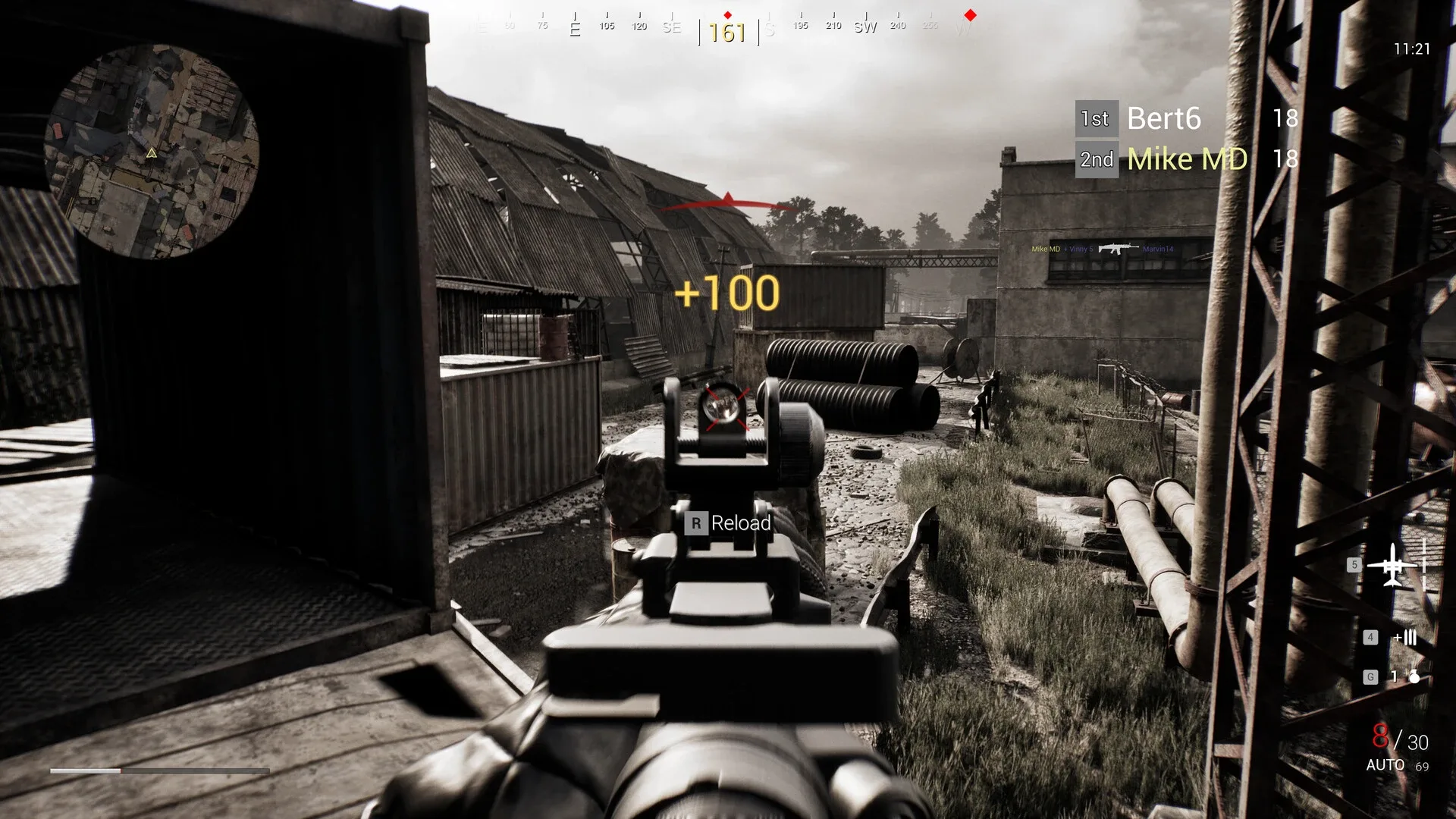Click the ammo resupply icon beside 4
This screenshot has height=819, width=1456.
[x=1404, y=638]
